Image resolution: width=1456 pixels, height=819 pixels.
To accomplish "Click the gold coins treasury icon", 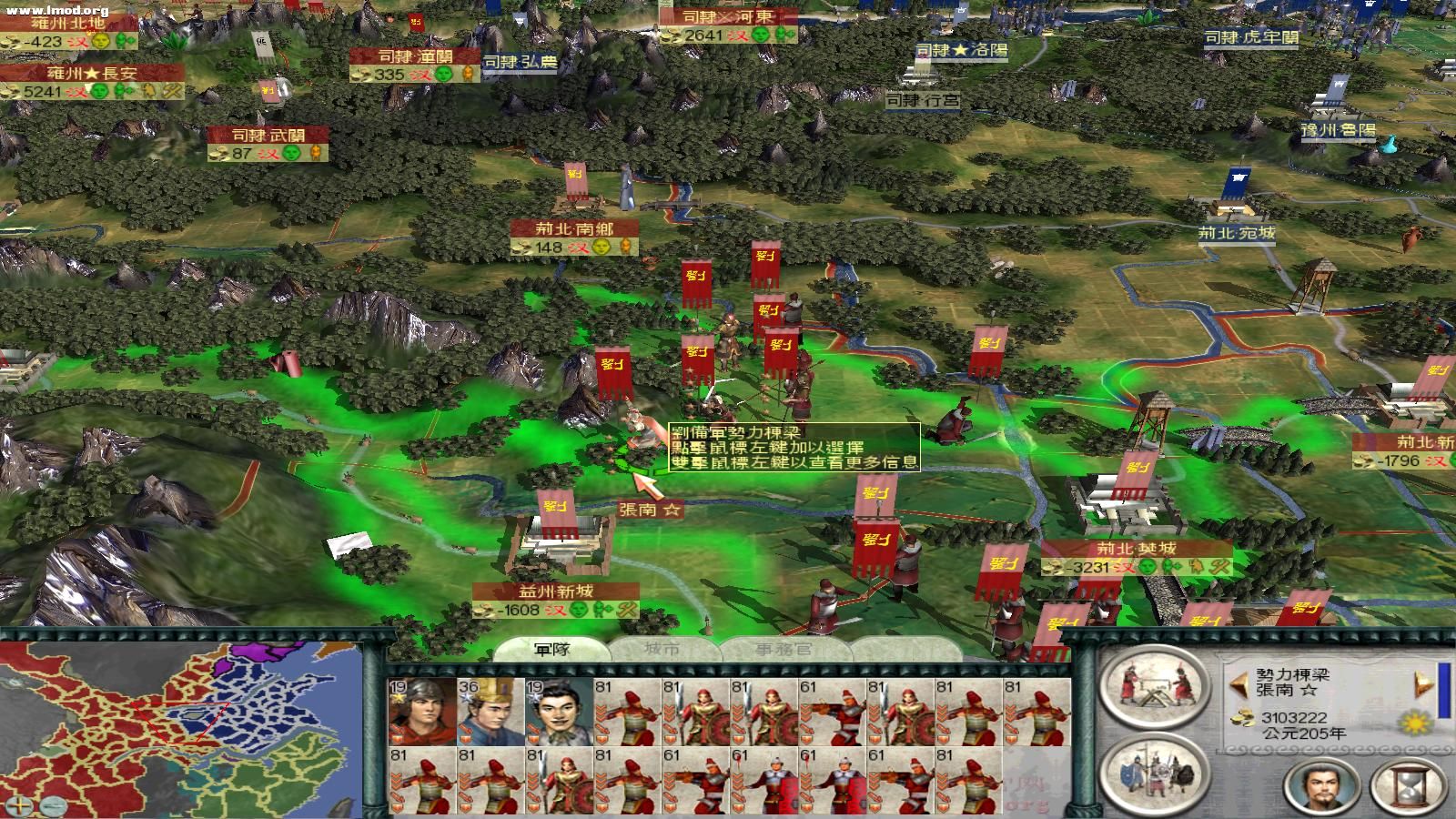I will click(x=1243, y=718).
